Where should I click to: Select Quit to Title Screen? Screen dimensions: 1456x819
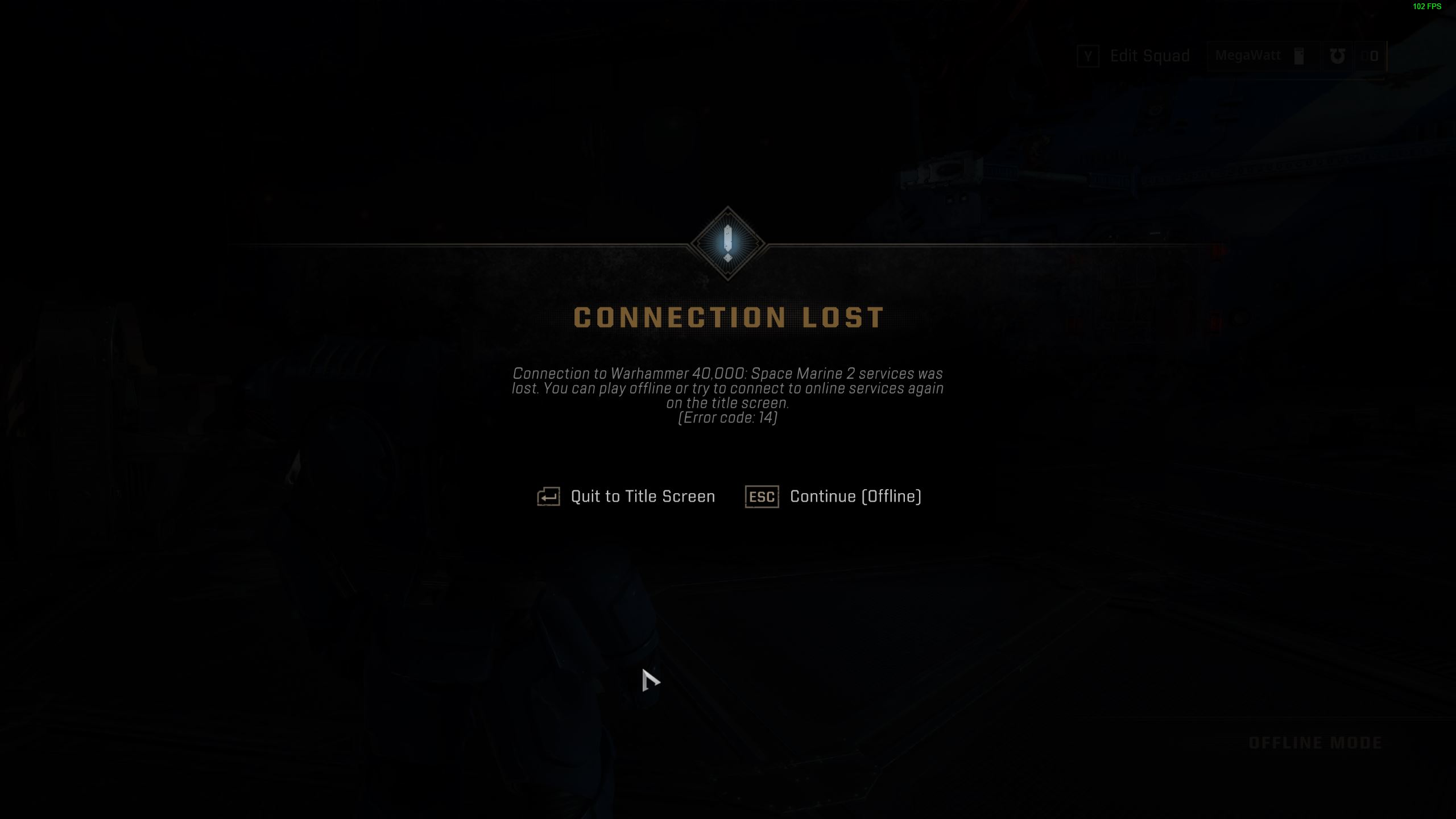pyautogui.click(x=643, y=496)
